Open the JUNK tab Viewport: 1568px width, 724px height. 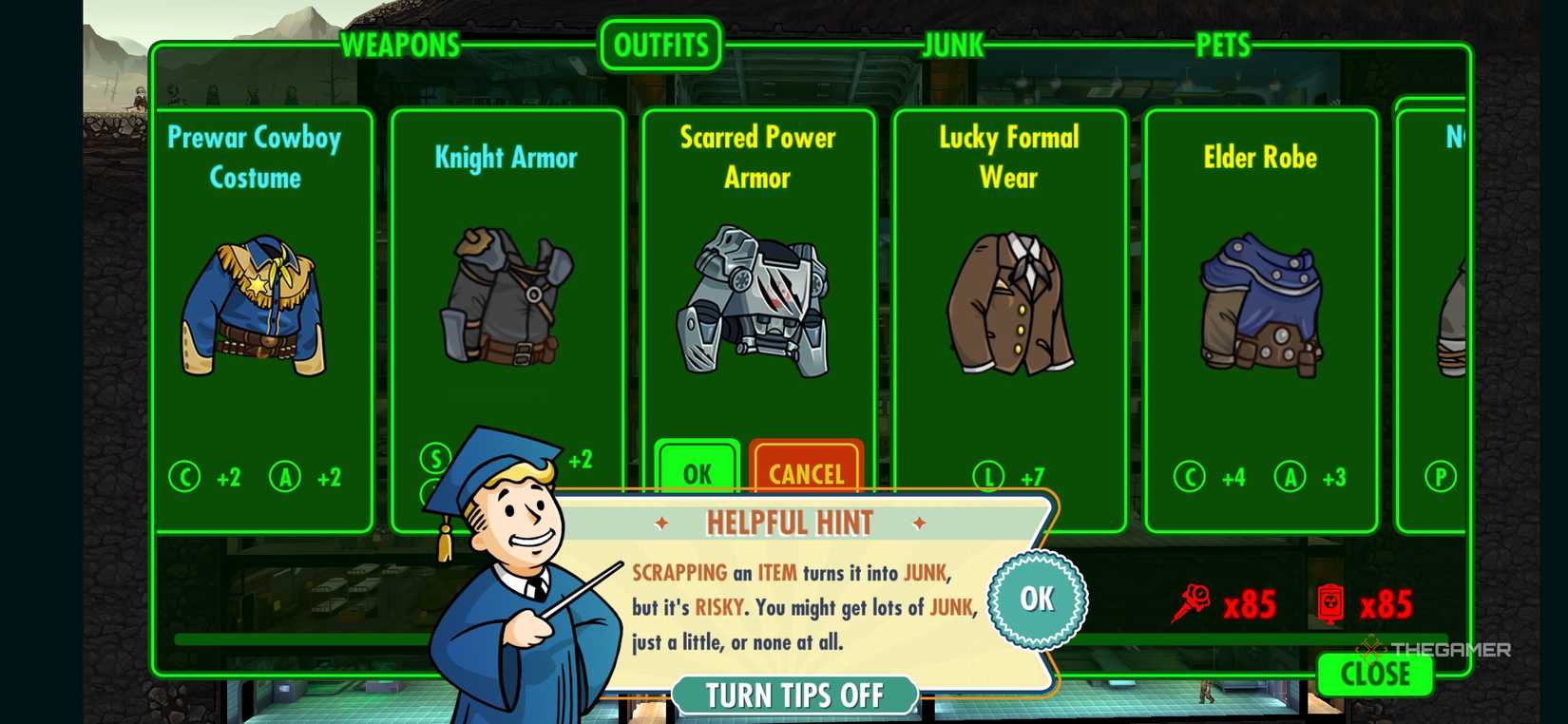952,44
